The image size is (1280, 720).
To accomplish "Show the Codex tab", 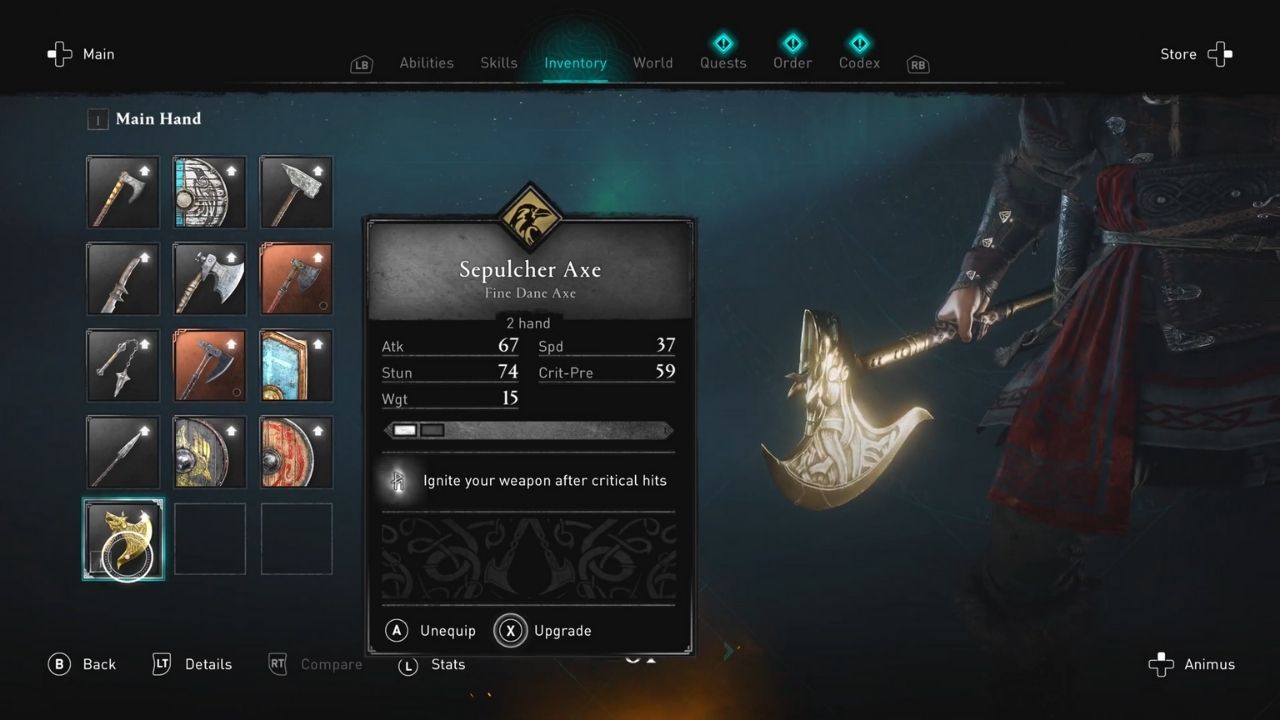I will coord(859,62).
